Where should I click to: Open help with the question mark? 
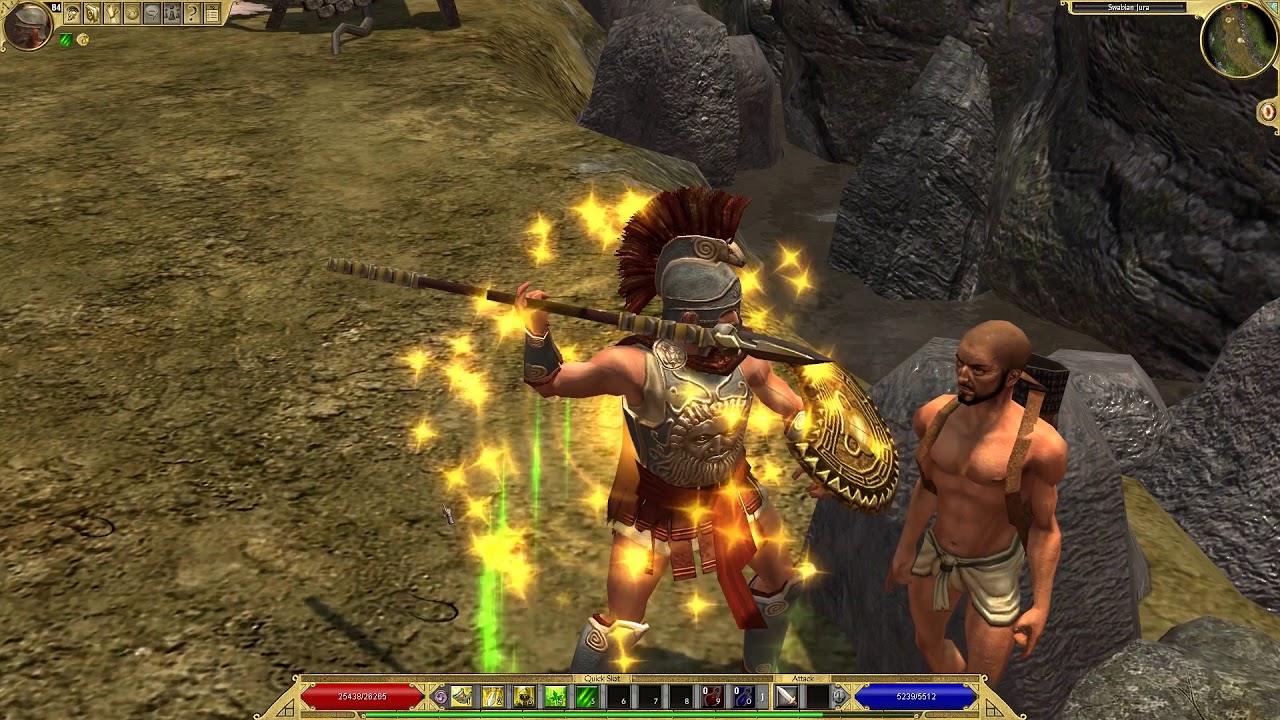point(192,14)
